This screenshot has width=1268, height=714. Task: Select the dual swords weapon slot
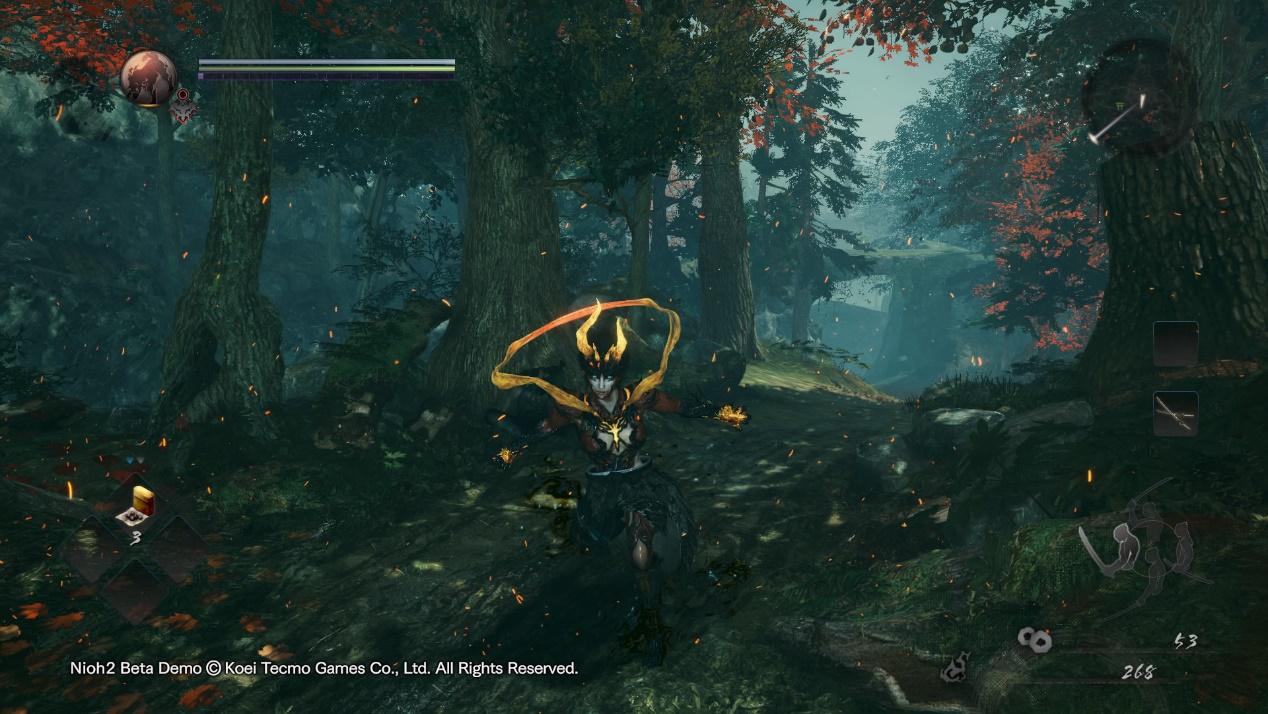[x=1175, y=413]
